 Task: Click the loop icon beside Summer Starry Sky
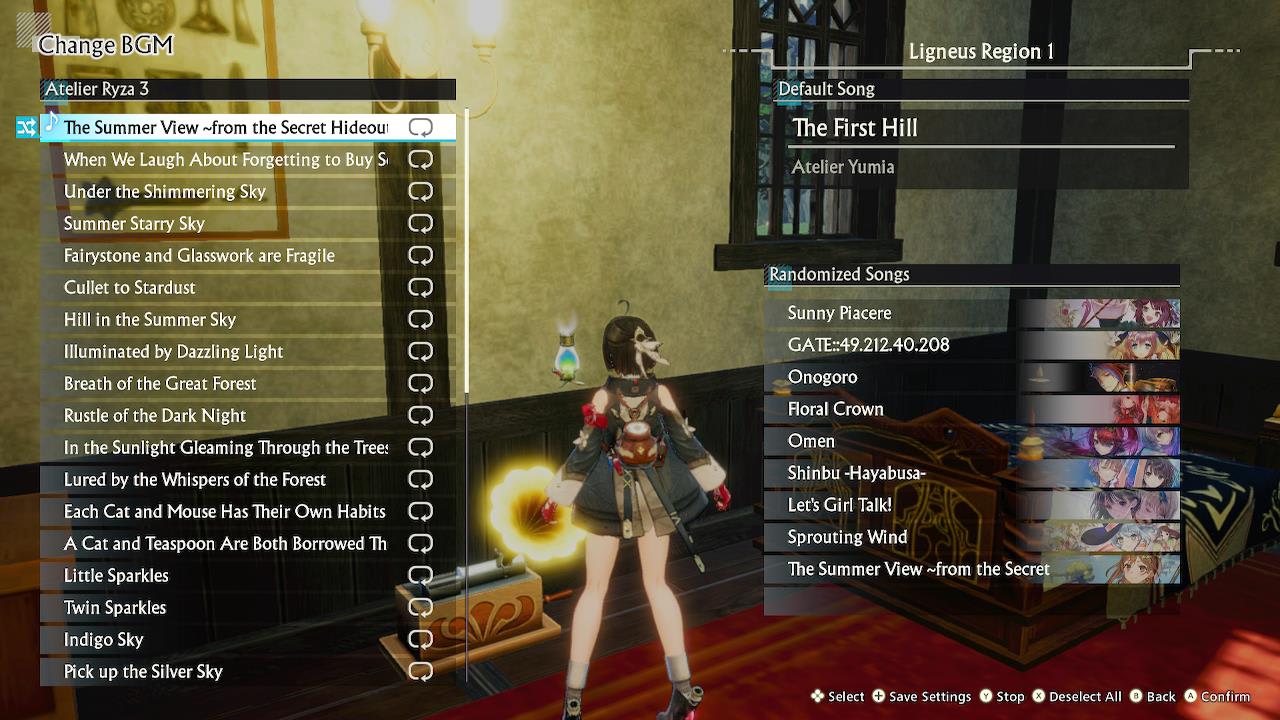(420, 223)
